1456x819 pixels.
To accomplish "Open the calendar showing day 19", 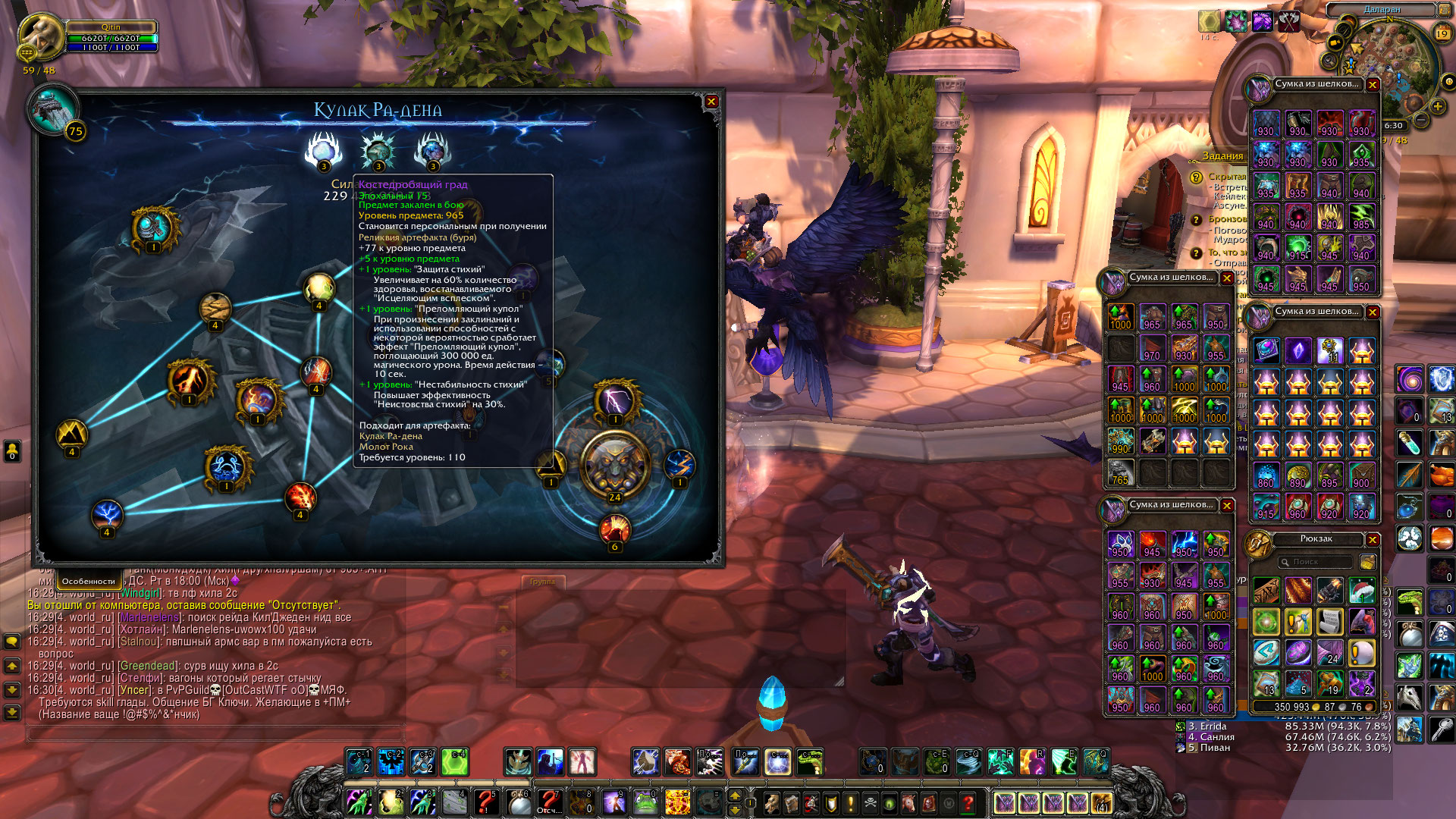I will coord(1442,33).
